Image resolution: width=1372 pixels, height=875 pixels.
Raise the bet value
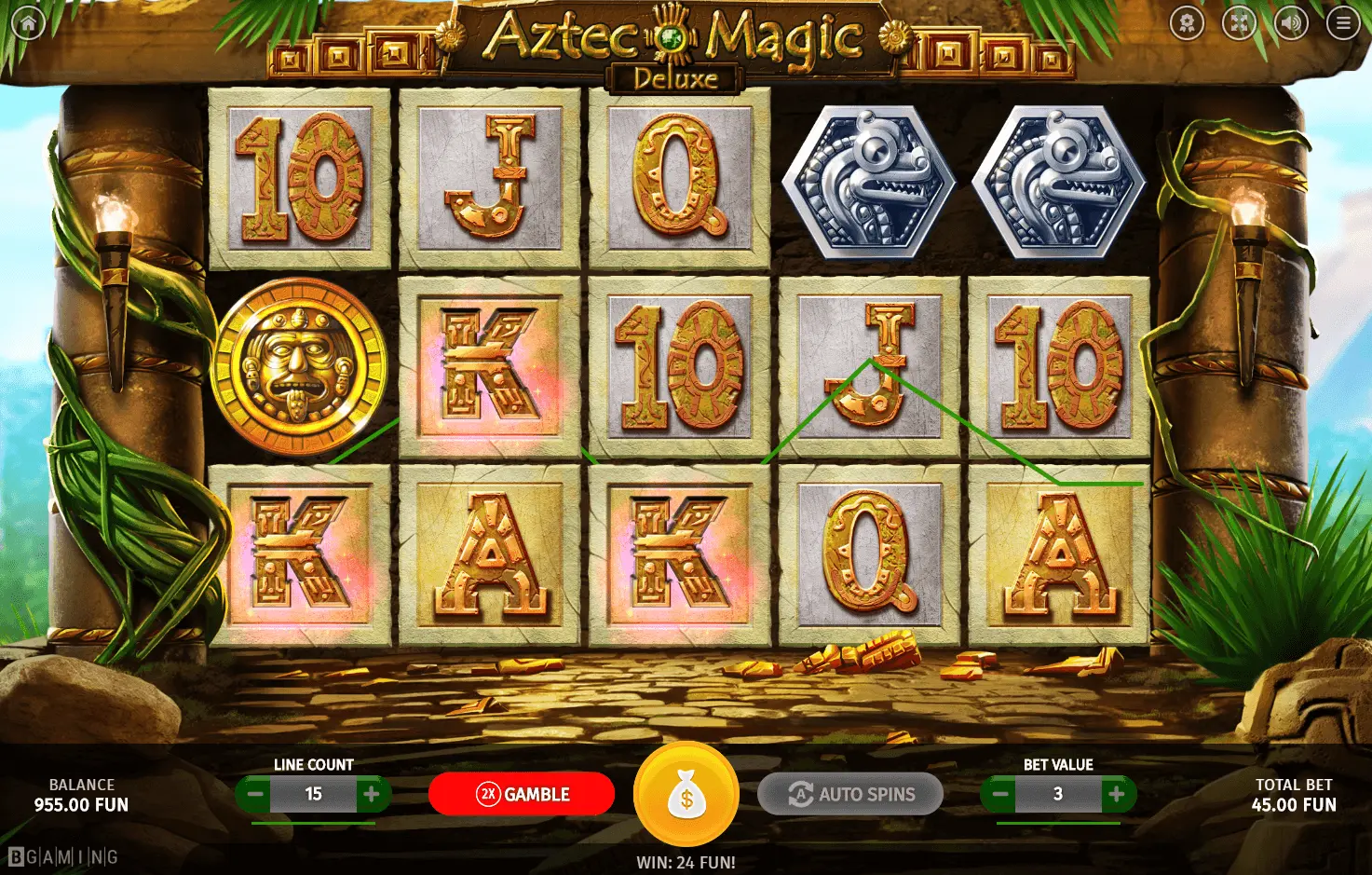point(1116,794)
